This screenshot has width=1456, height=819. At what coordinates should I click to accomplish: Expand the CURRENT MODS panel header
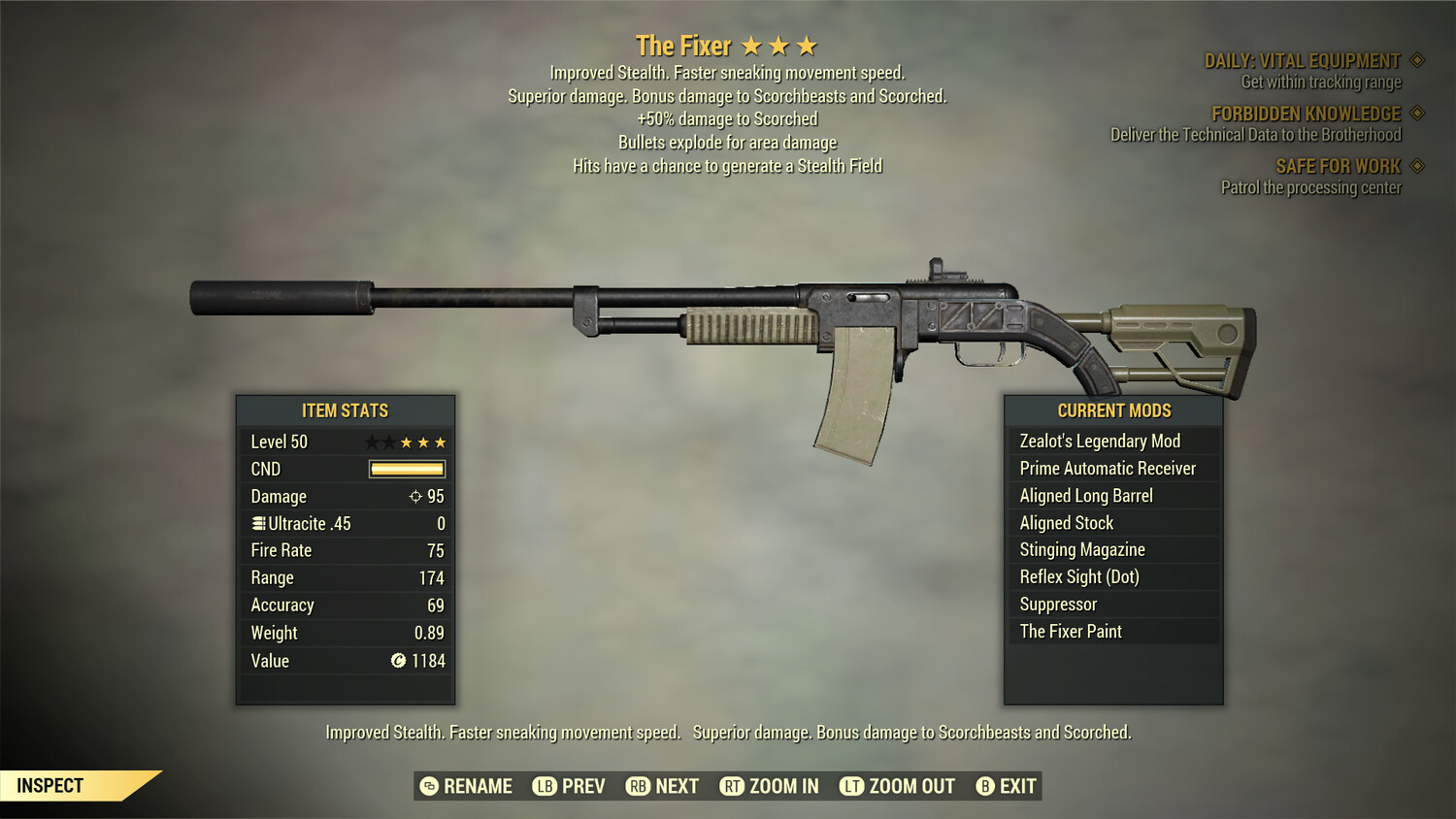(x=1112, y=409)
